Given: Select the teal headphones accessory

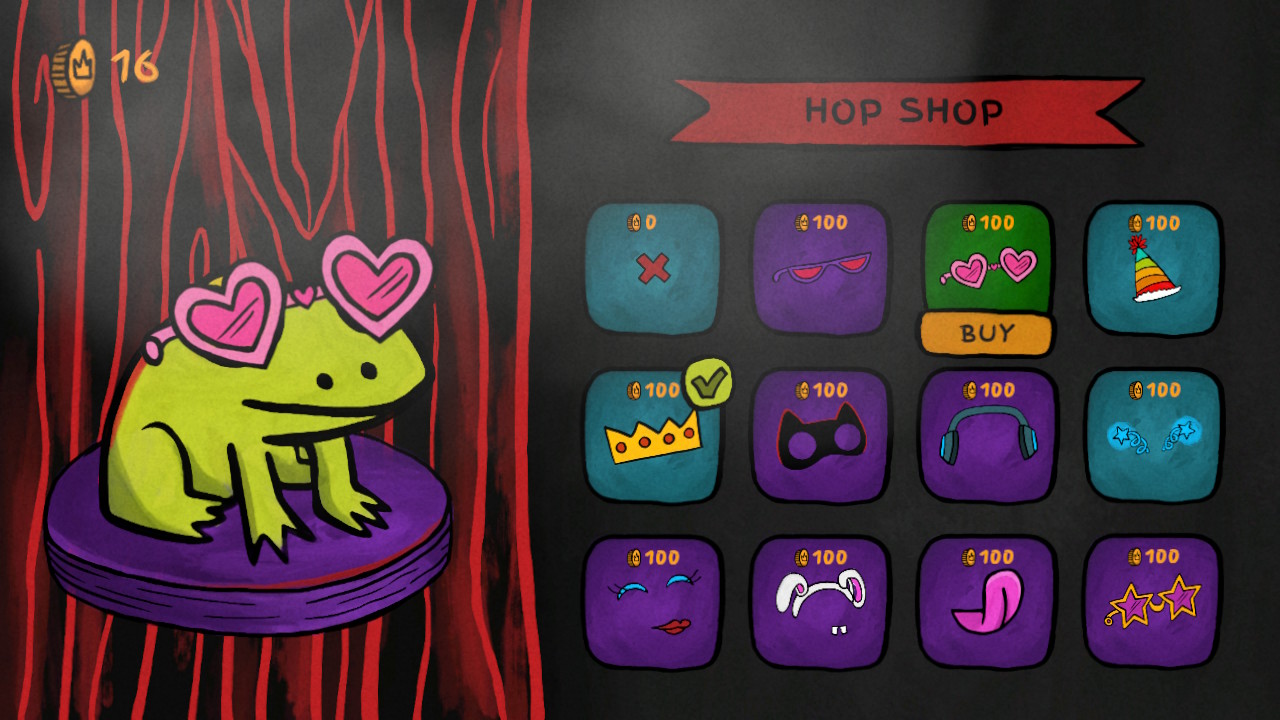Looking at the screenshot, I should (987, 437).
